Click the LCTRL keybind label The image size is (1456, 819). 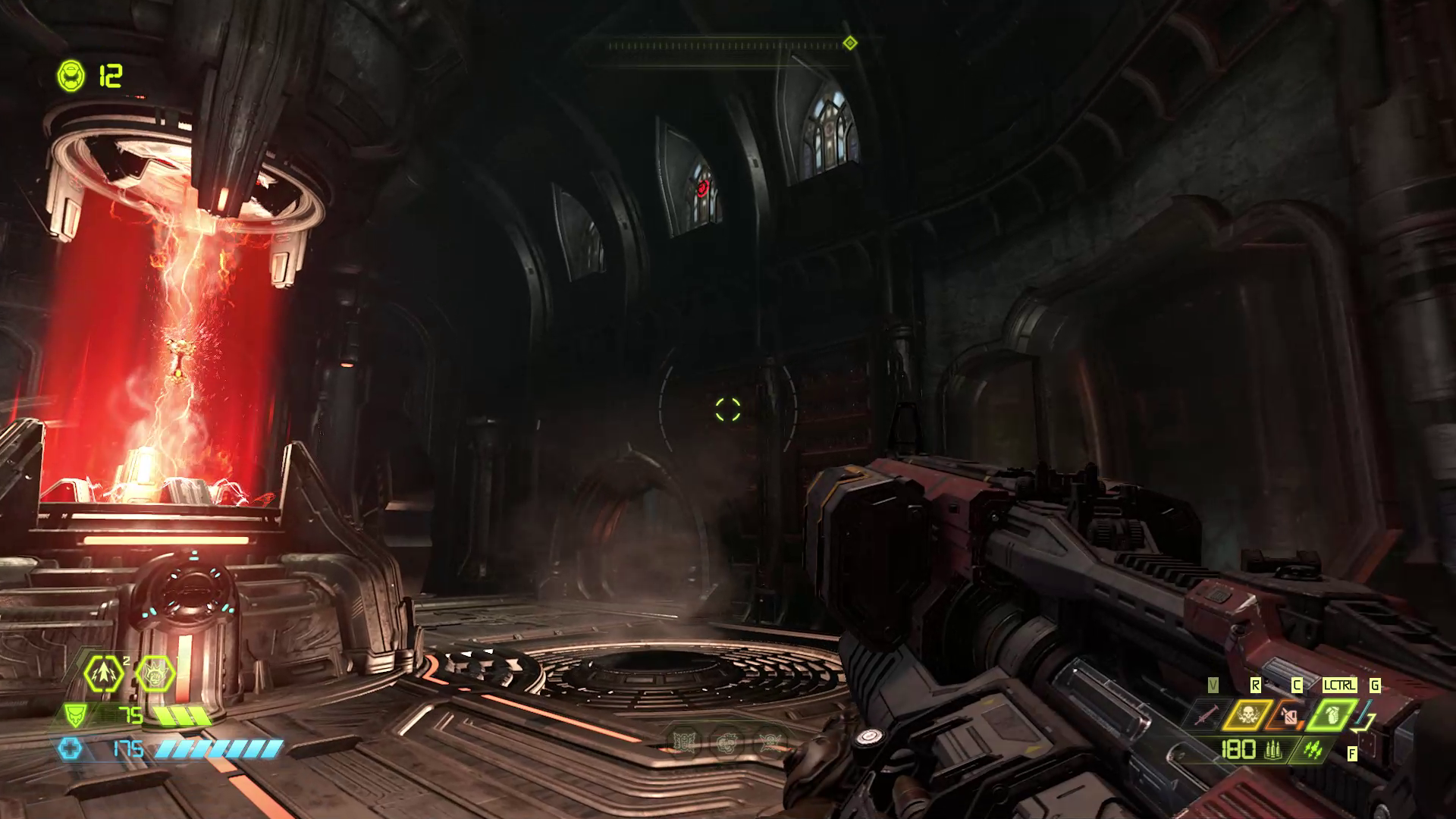[1340, 685]
